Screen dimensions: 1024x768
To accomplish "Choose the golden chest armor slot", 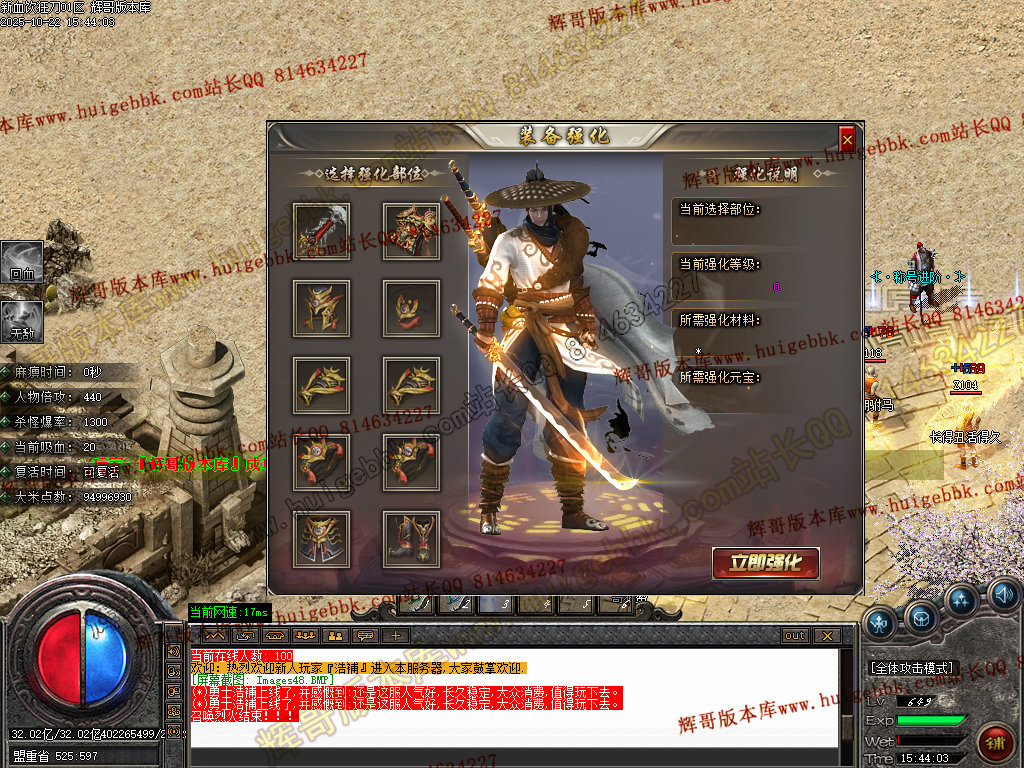I will tap(411, 231).
